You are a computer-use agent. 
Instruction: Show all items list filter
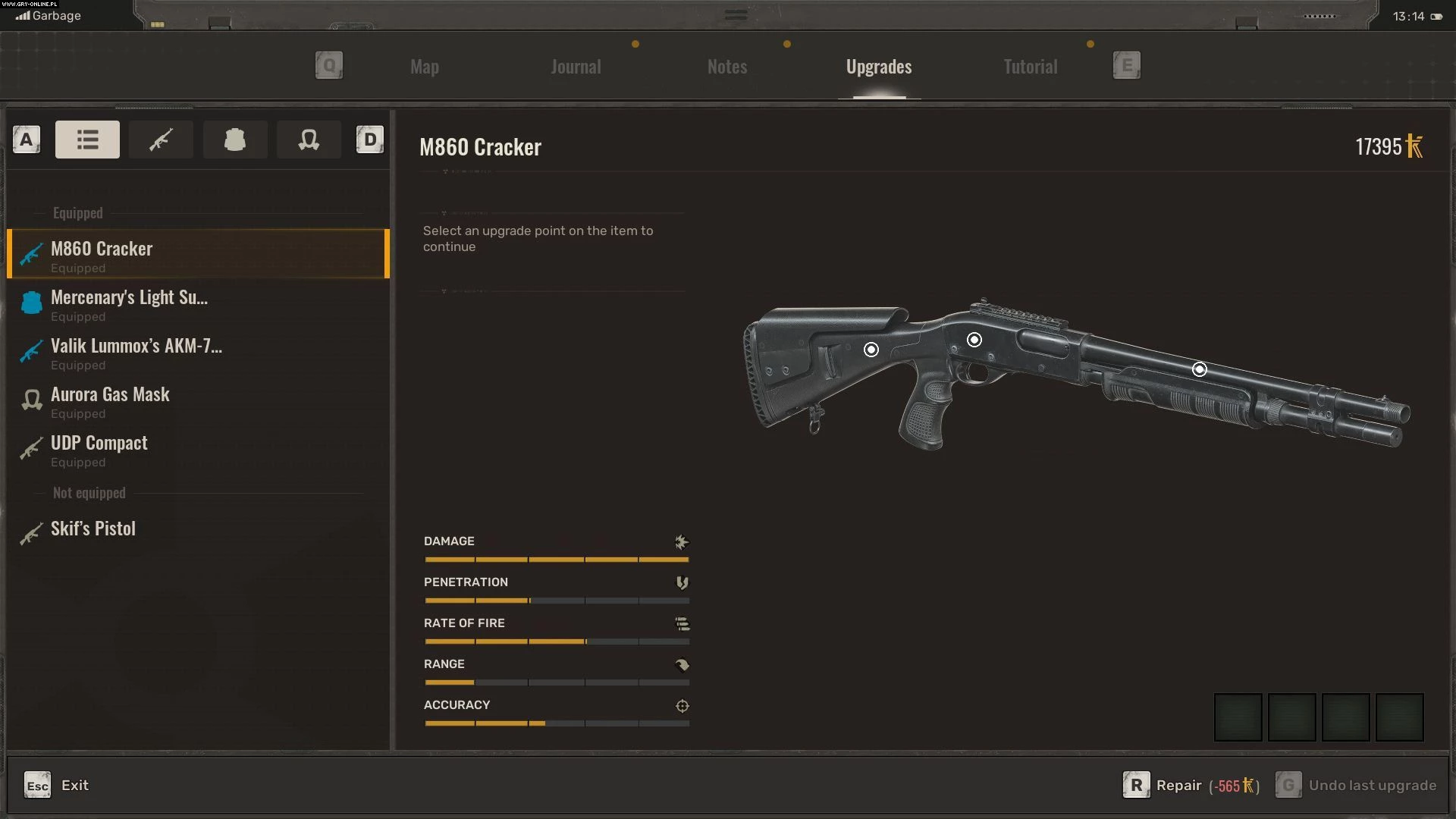pos(87,140)
